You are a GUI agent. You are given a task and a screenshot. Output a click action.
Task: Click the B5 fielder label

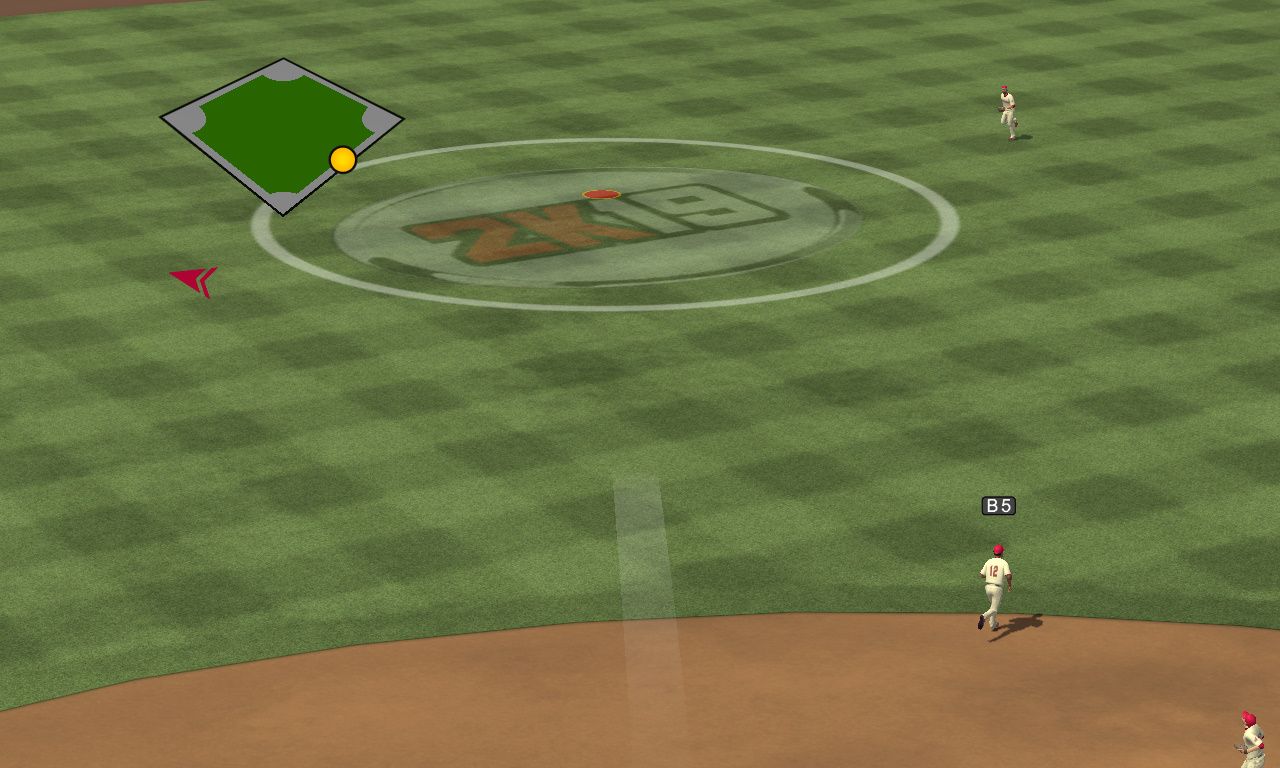(x=998, y=506)
